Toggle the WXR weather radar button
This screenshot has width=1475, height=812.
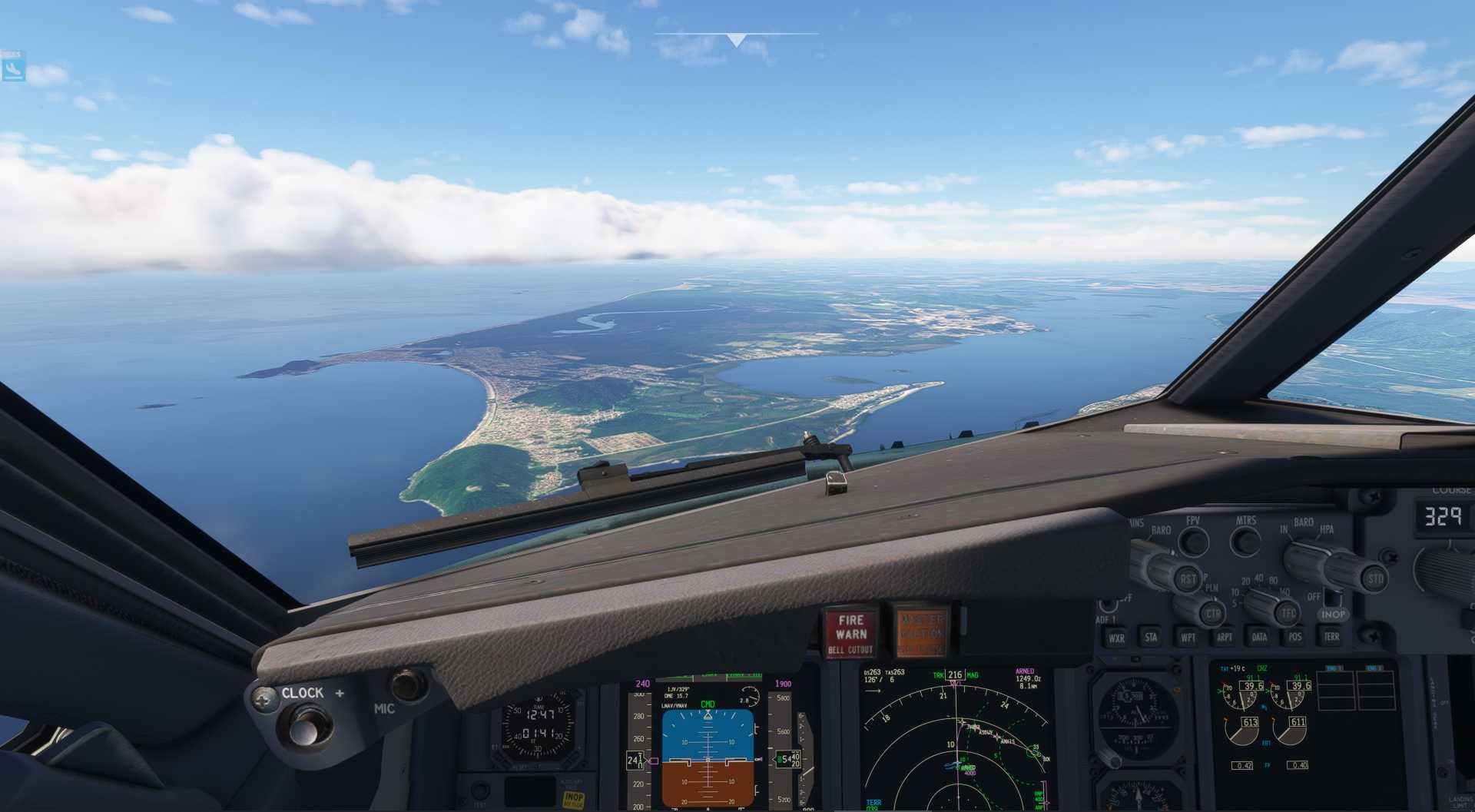1115,637
